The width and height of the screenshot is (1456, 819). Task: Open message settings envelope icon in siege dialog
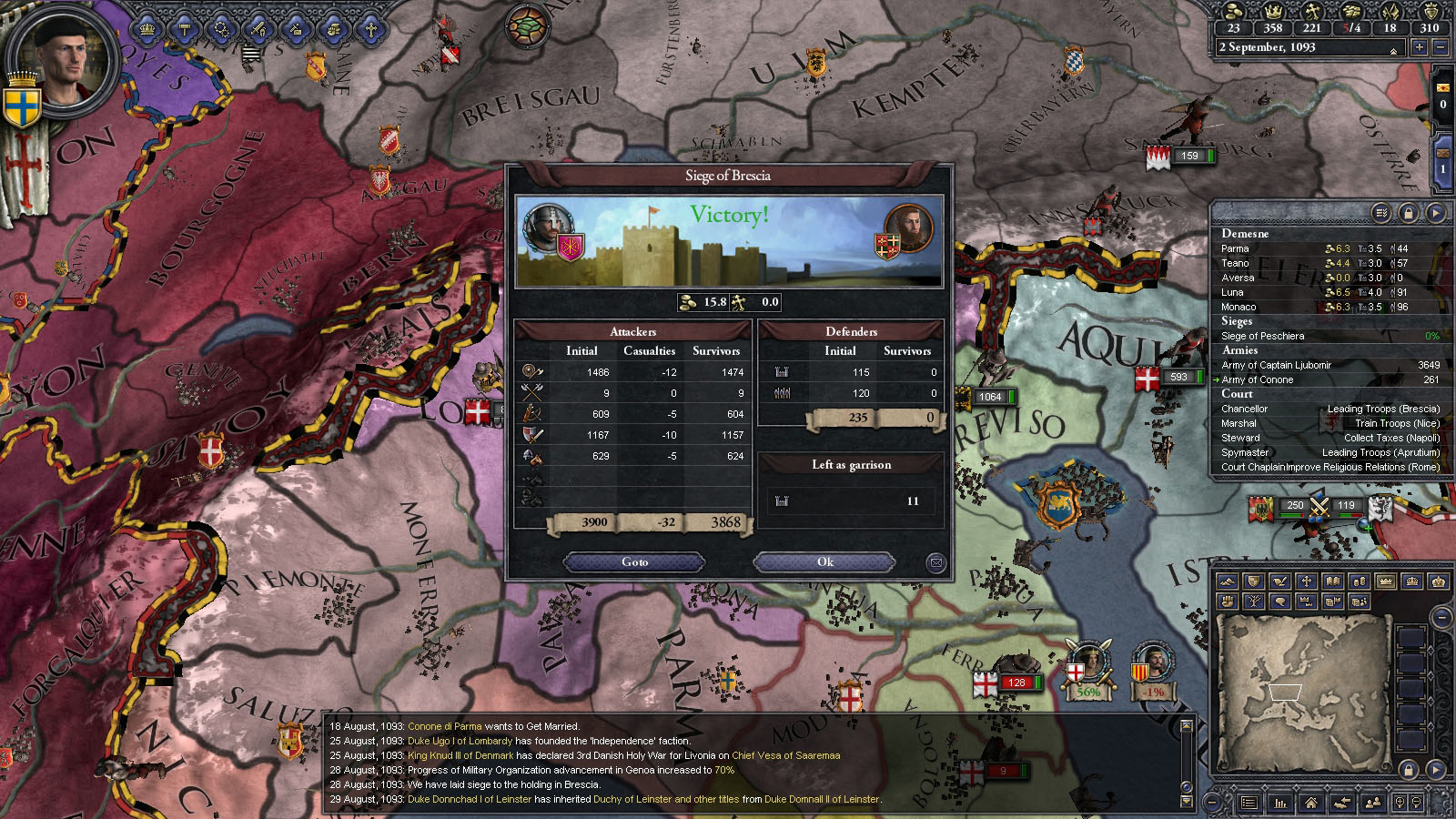935,563
